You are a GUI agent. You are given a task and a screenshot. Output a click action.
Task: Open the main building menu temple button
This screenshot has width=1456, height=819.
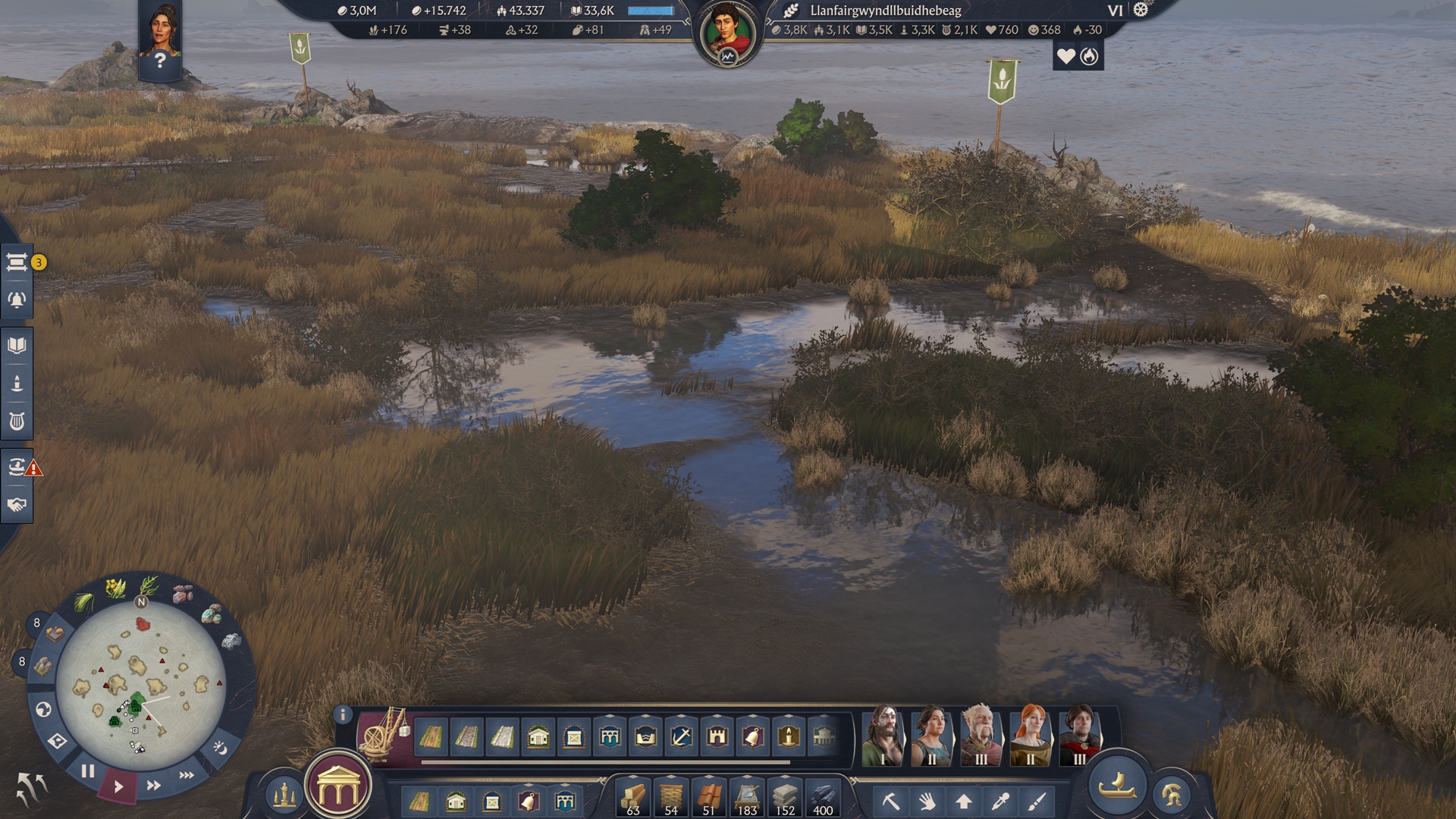(338, 789)
